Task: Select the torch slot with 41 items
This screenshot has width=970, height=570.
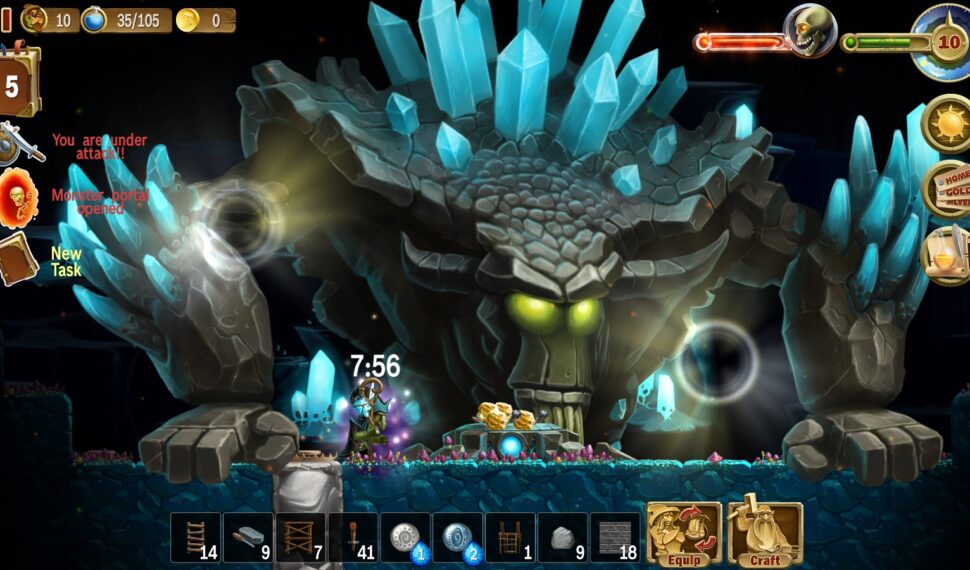Action: [353, 538]
